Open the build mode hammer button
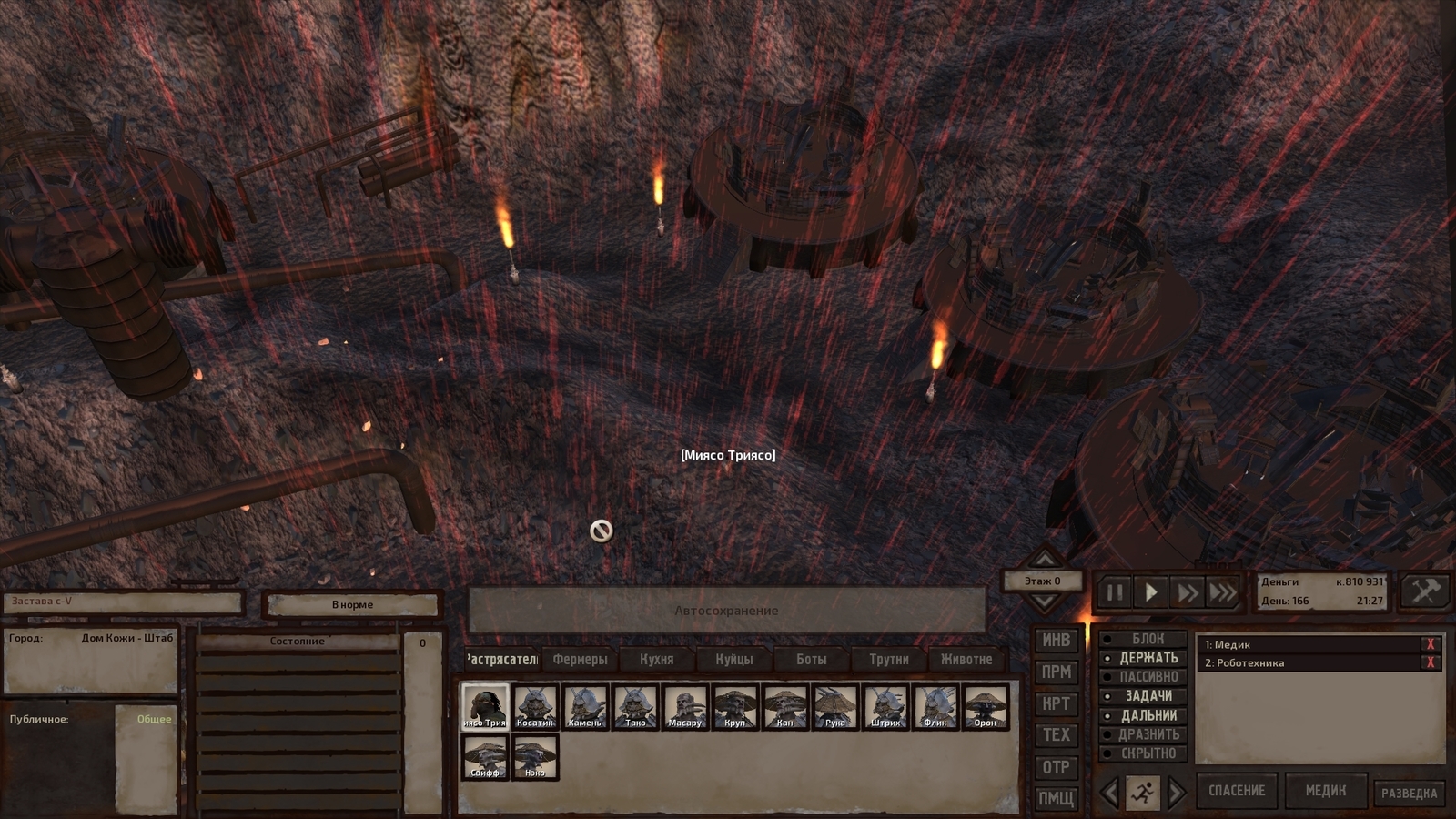 [1424, 592]
